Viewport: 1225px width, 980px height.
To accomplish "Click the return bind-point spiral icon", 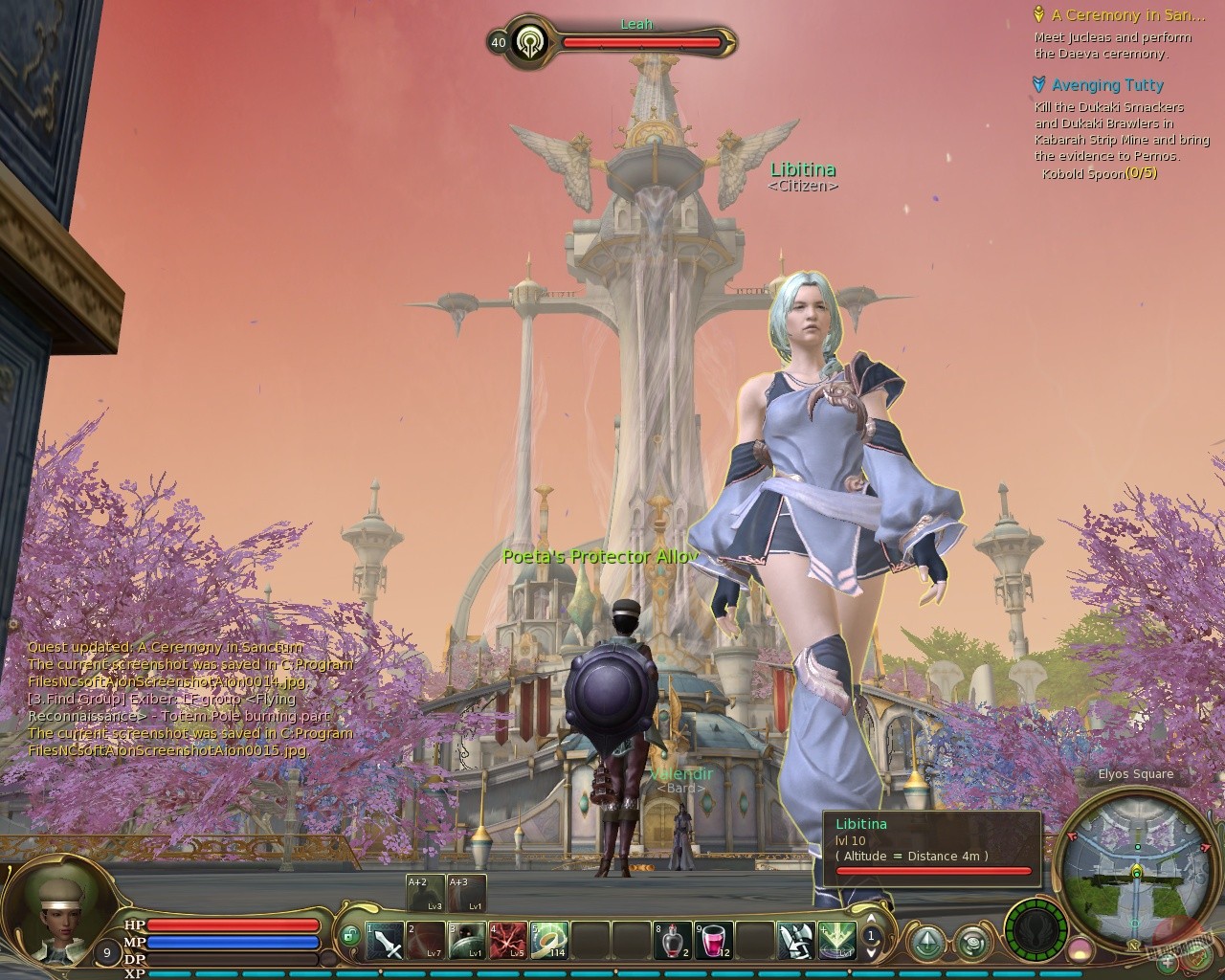I will [x=973, y=942].
